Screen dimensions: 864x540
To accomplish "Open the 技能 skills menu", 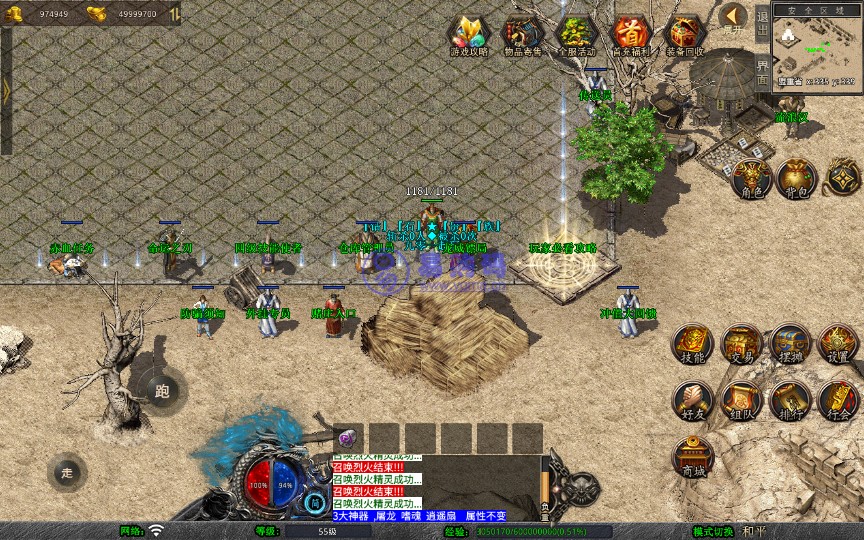I will click(693, 344).
